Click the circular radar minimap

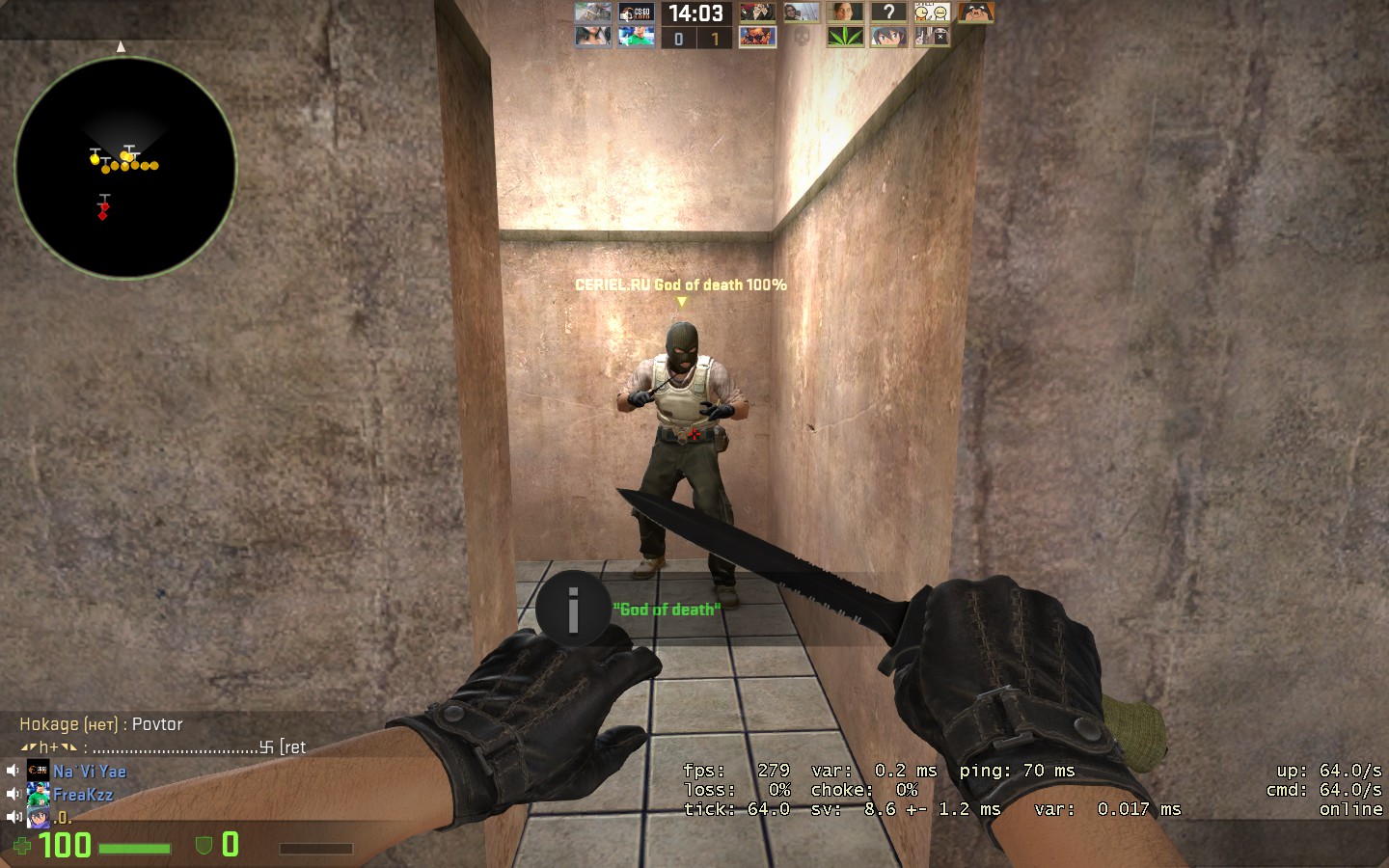[125, 168]
